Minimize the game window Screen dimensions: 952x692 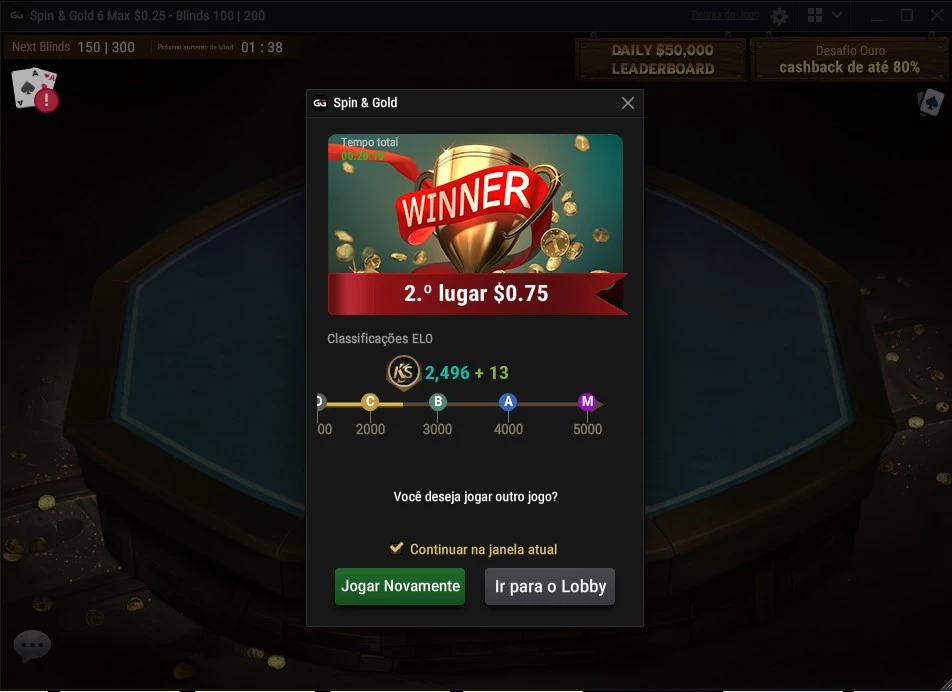click(x=876, y=16)
